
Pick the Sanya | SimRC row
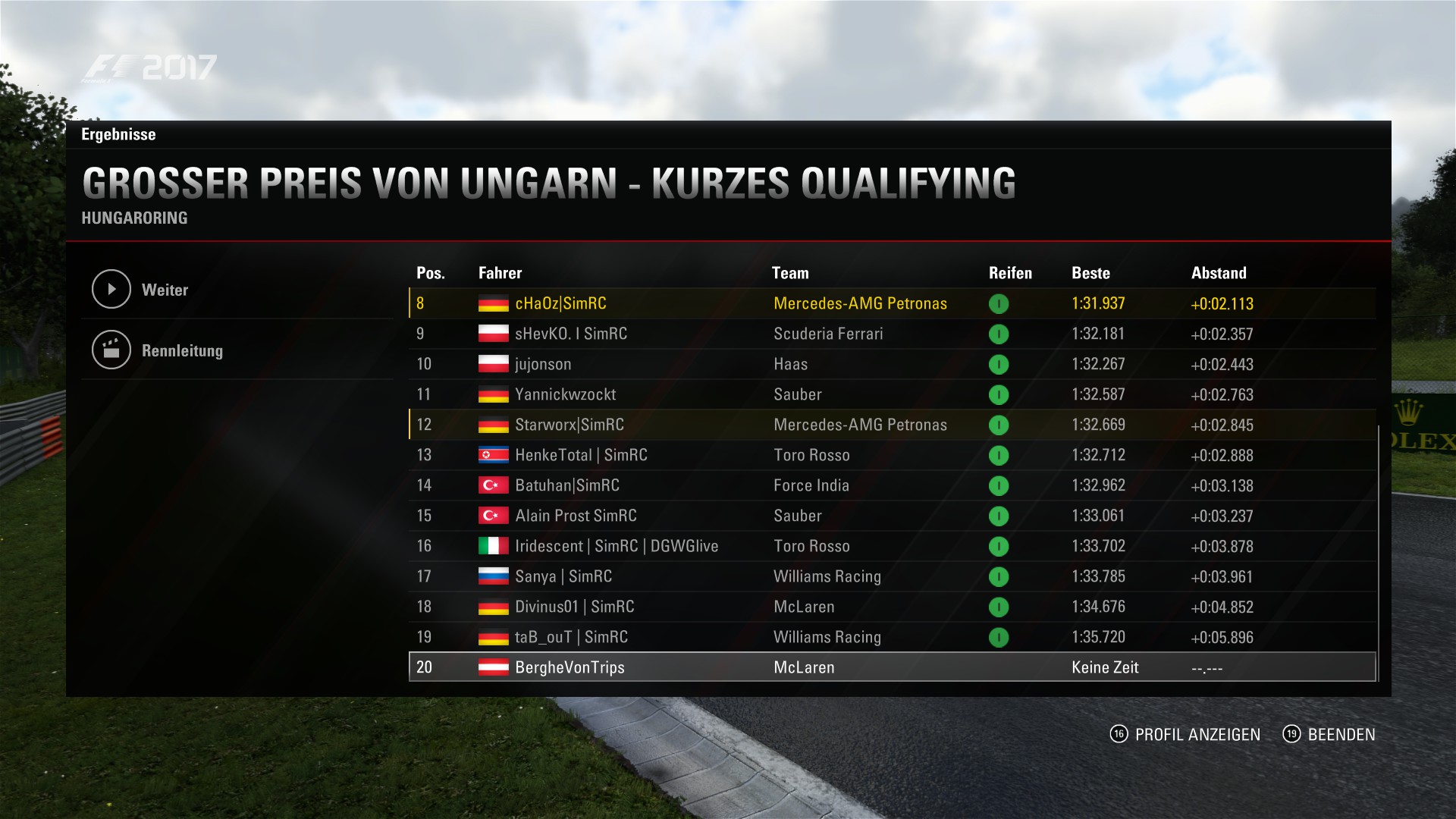(x=563, y=576)
